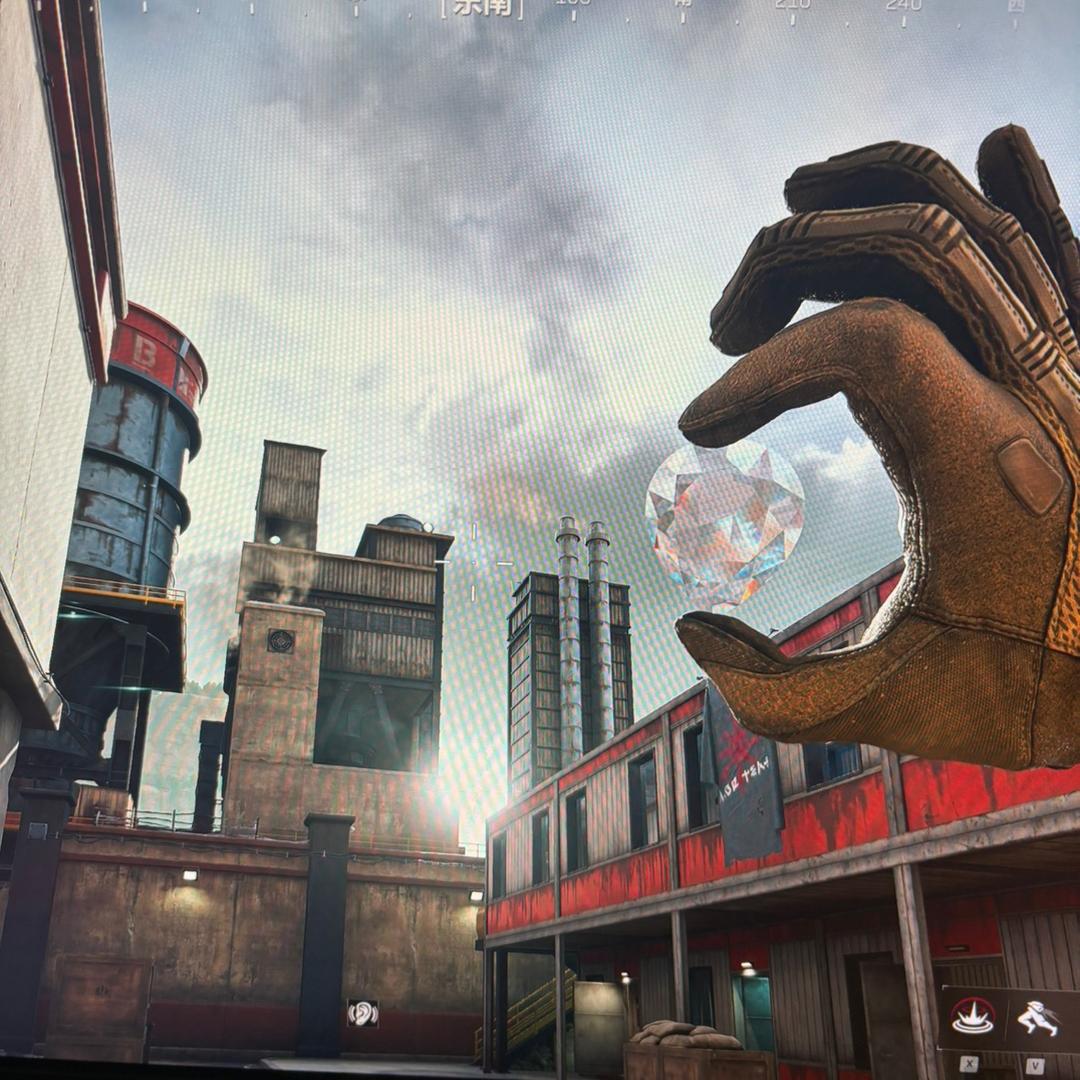Click the ear listening perk icon

(362, 1013)
